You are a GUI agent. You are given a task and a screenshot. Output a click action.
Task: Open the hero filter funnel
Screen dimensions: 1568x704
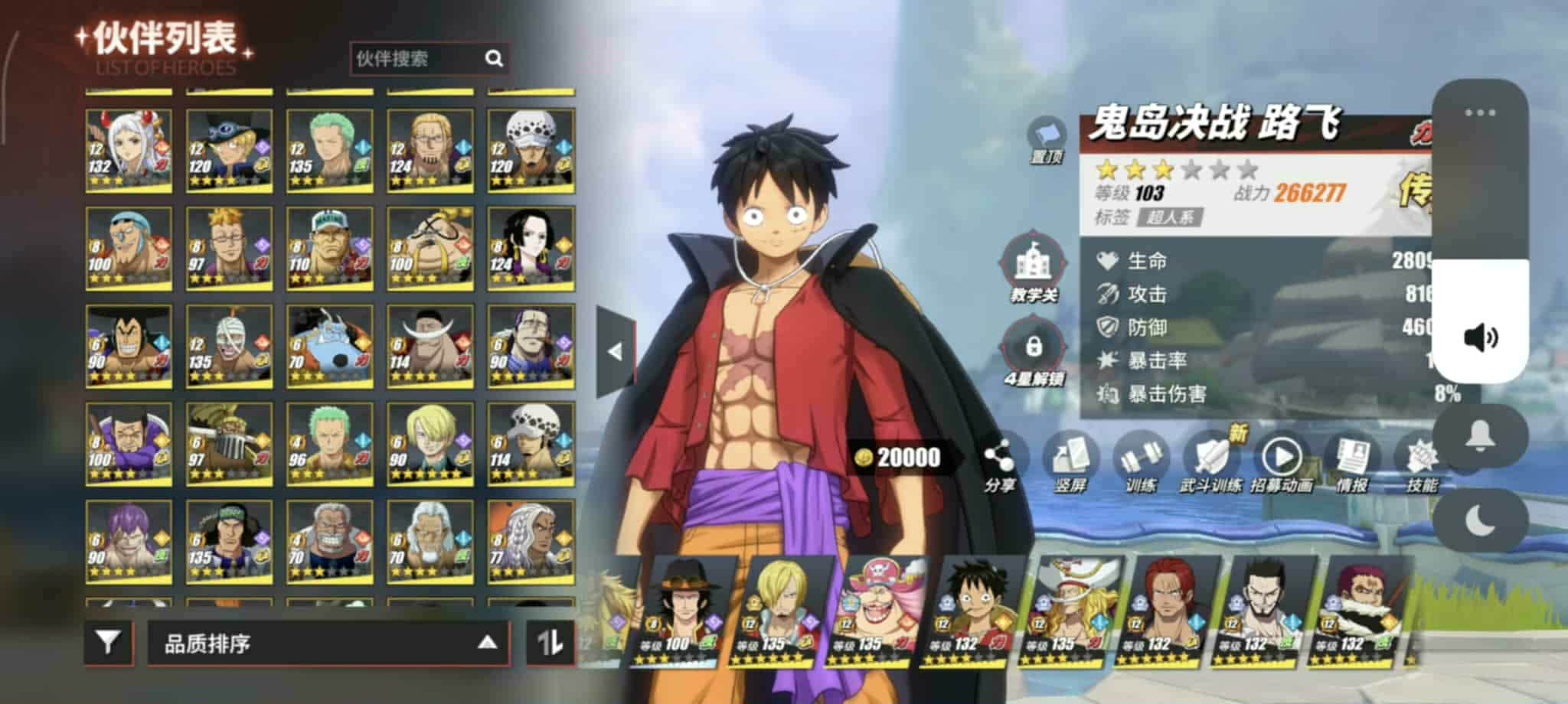tap(109, 641)
